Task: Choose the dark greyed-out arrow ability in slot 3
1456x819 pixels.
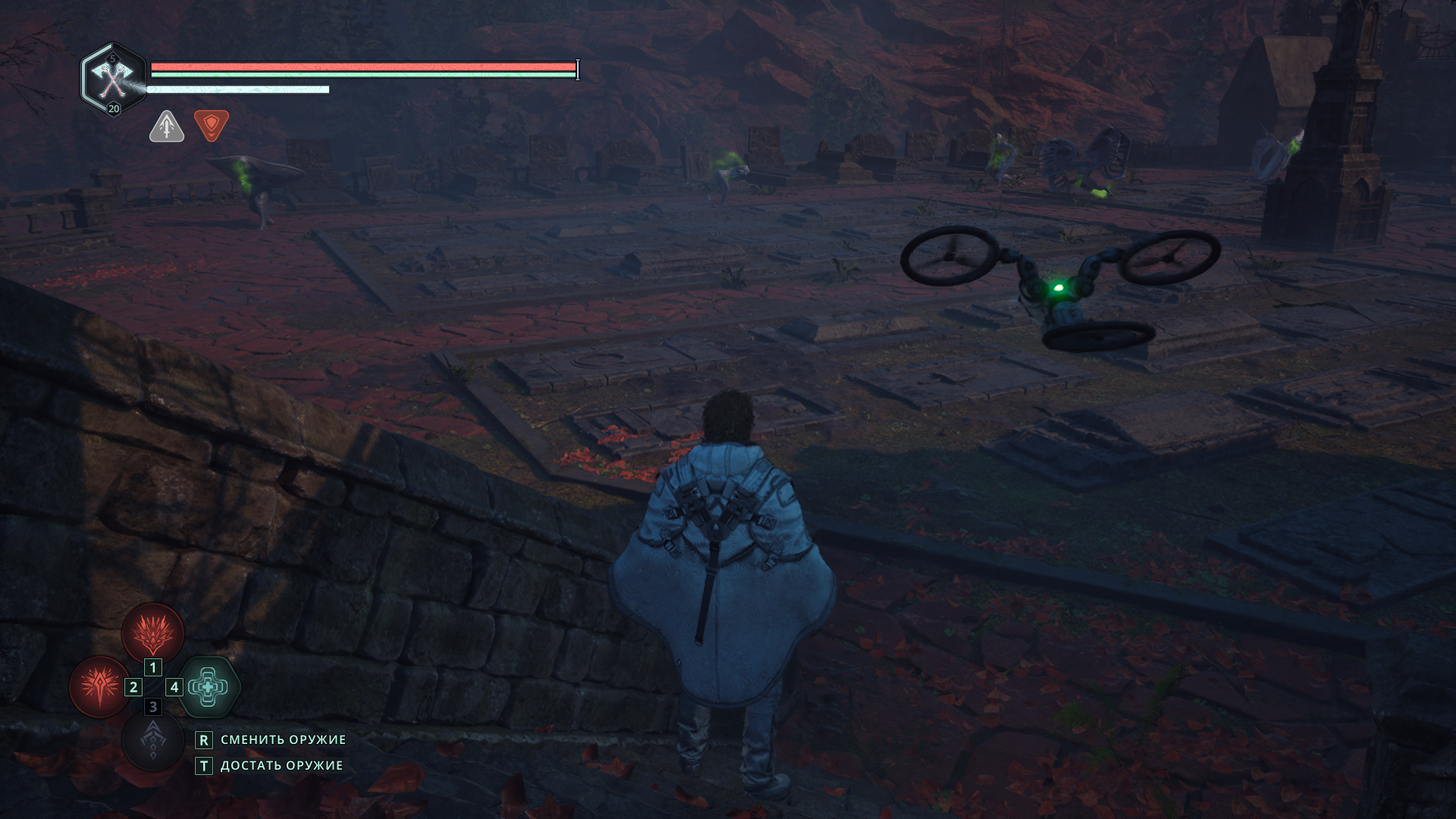Action: click(152, 739)
